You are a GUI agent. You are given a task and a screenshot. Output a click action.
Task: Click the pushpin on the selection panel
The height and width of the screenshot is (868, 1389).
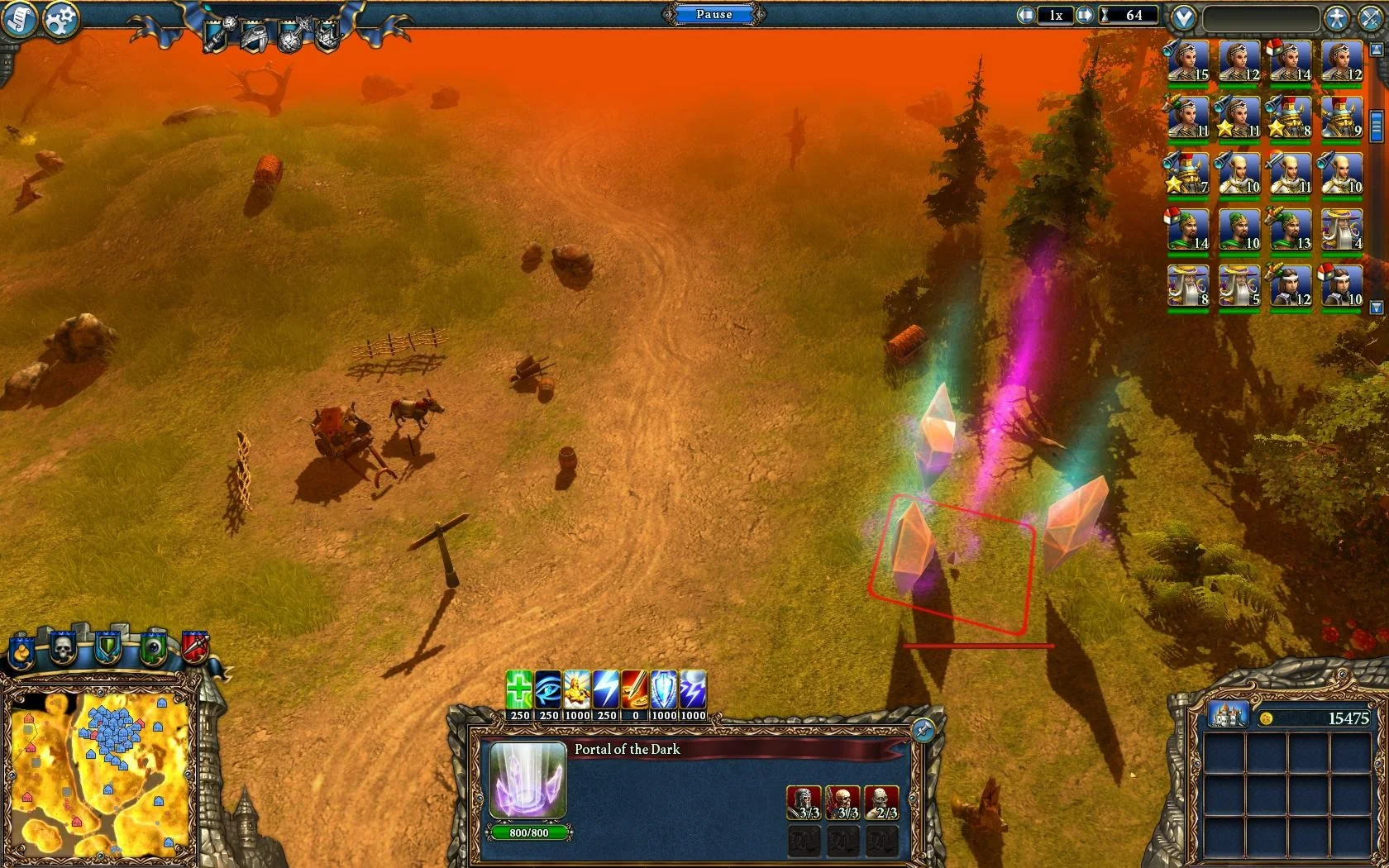coord(923,730)
